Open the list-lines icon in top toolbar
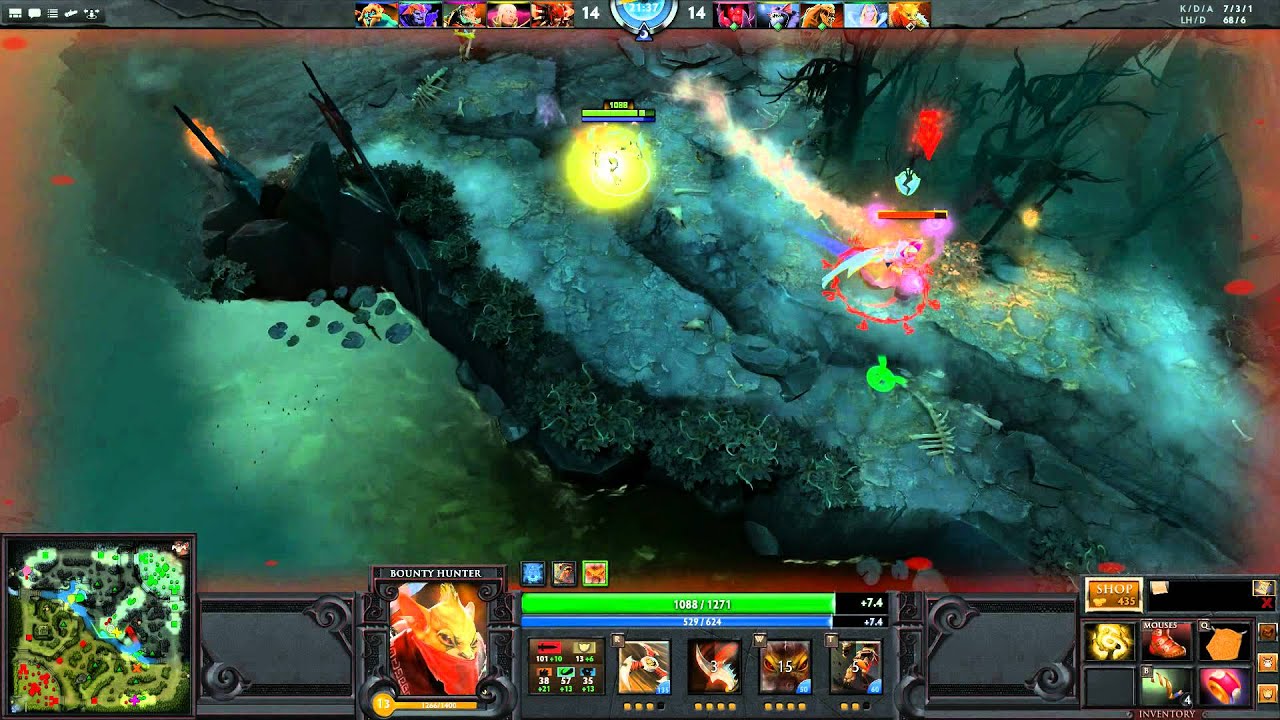Viewport: 1280px width, 720px height. [x=52, y=14]
